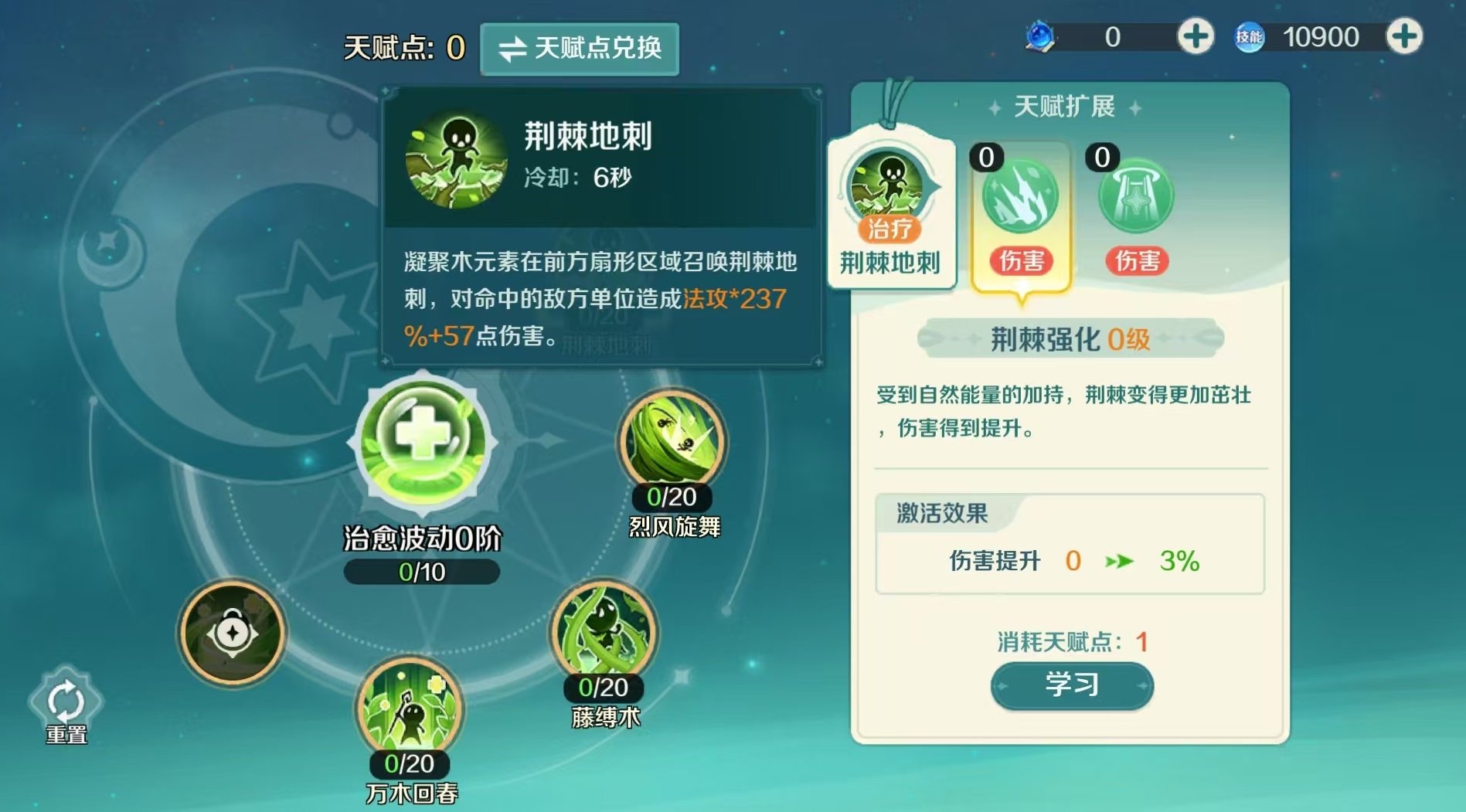
Task: Select the 治疗 tag on the skill card
Action: point(889,229)
